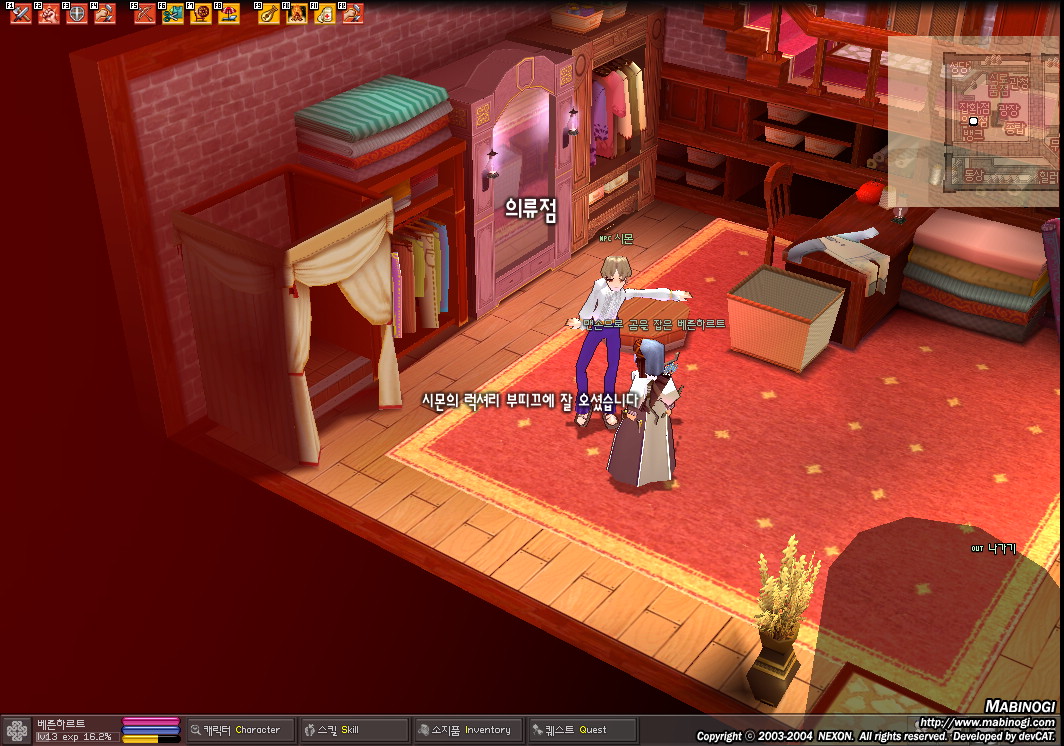Image resolution: width=1064 pixels, height=746 pixels.
Task: Use the lute instrument playing skill
Action: 268,14
